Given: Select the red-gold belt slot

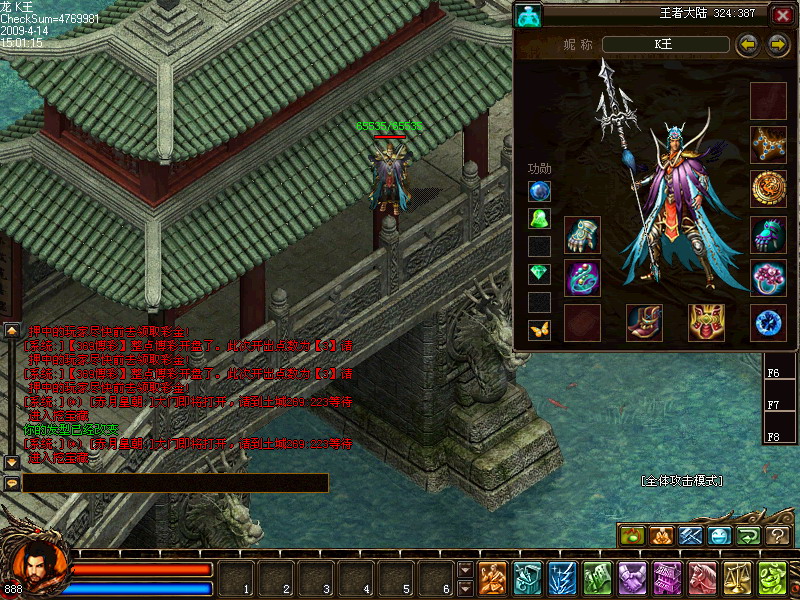Looking at the screenshot, I should click(x=706, y=322).
